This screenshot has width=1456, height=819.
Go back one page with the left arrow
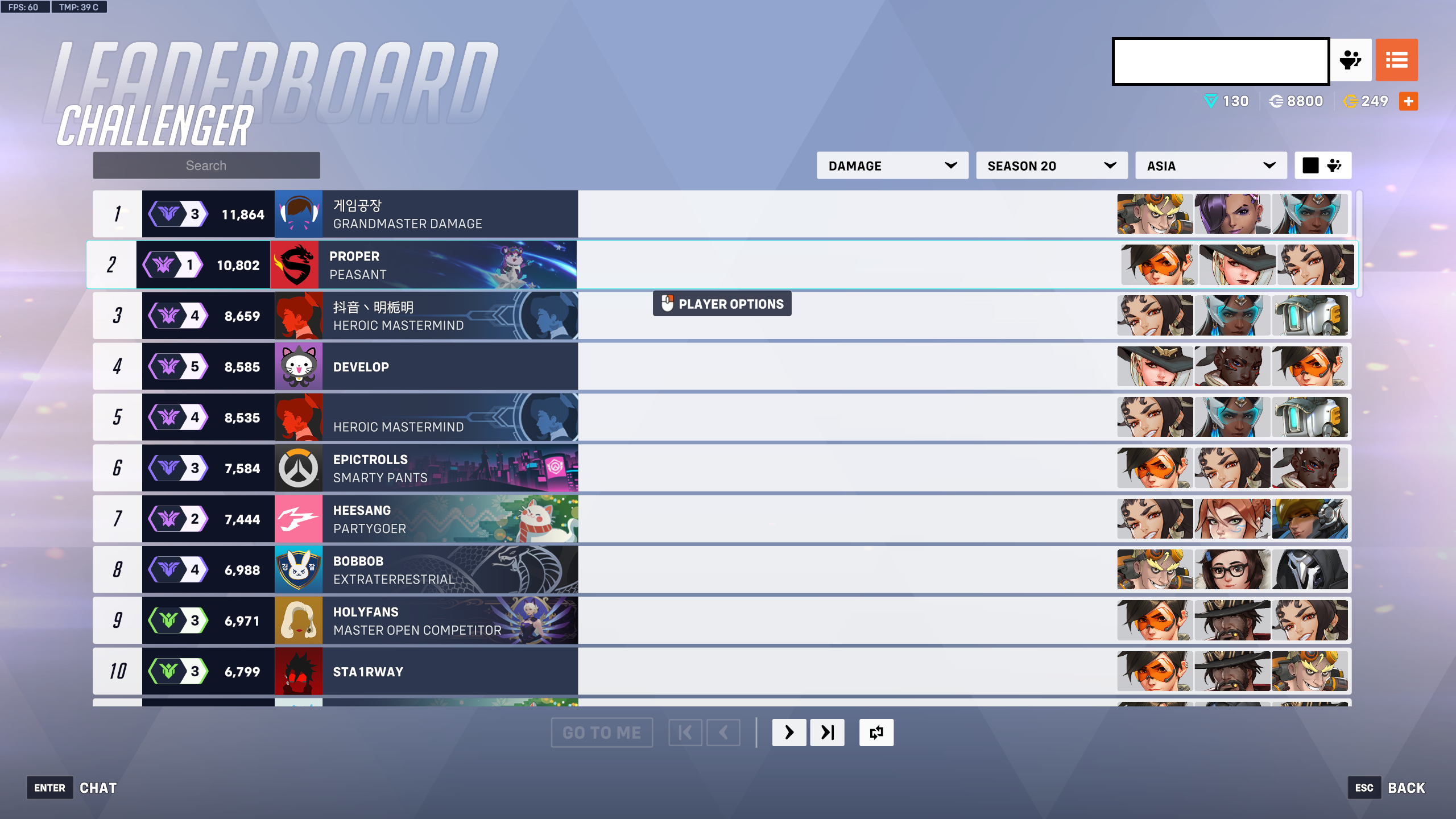click(x=723, y=733)
